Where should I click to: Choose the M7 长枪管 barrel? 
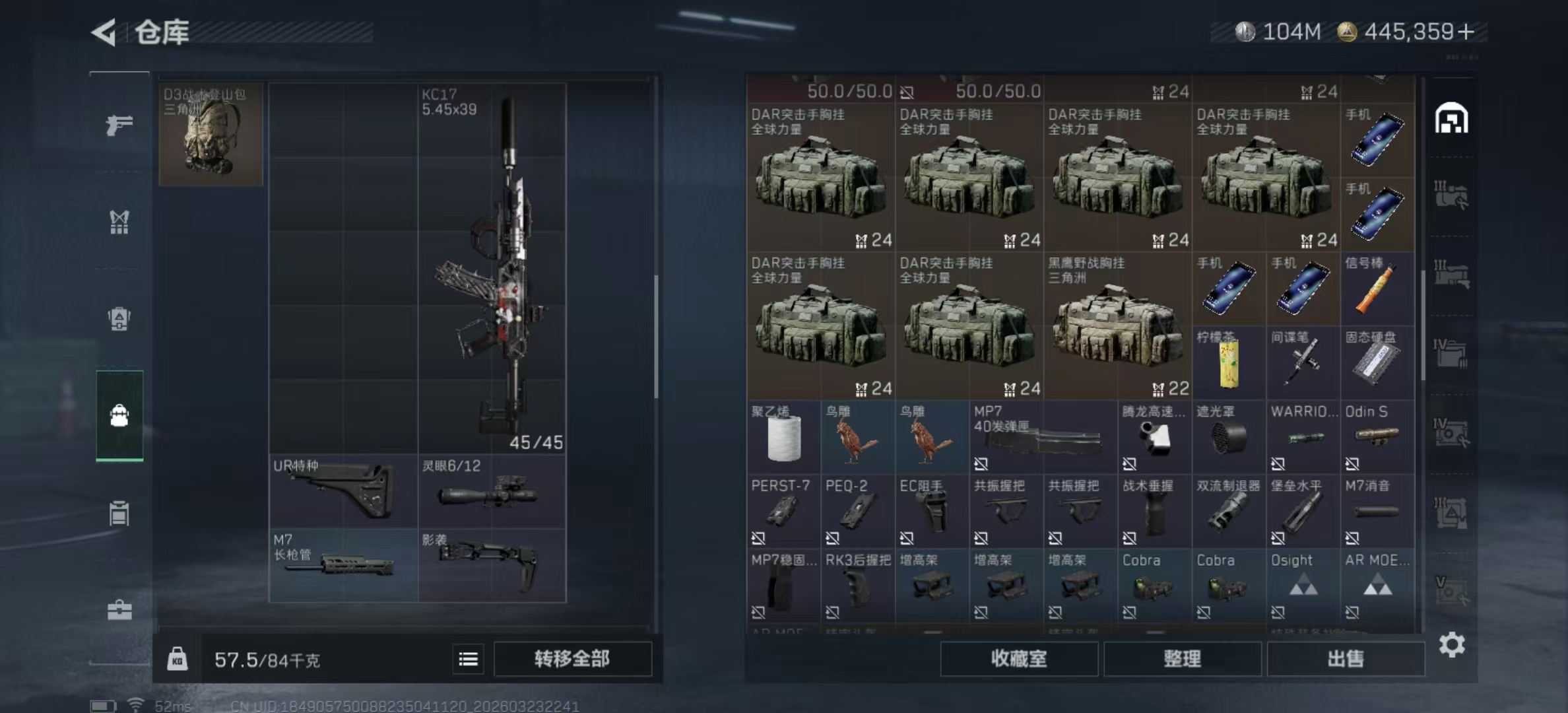pos(343,565)
